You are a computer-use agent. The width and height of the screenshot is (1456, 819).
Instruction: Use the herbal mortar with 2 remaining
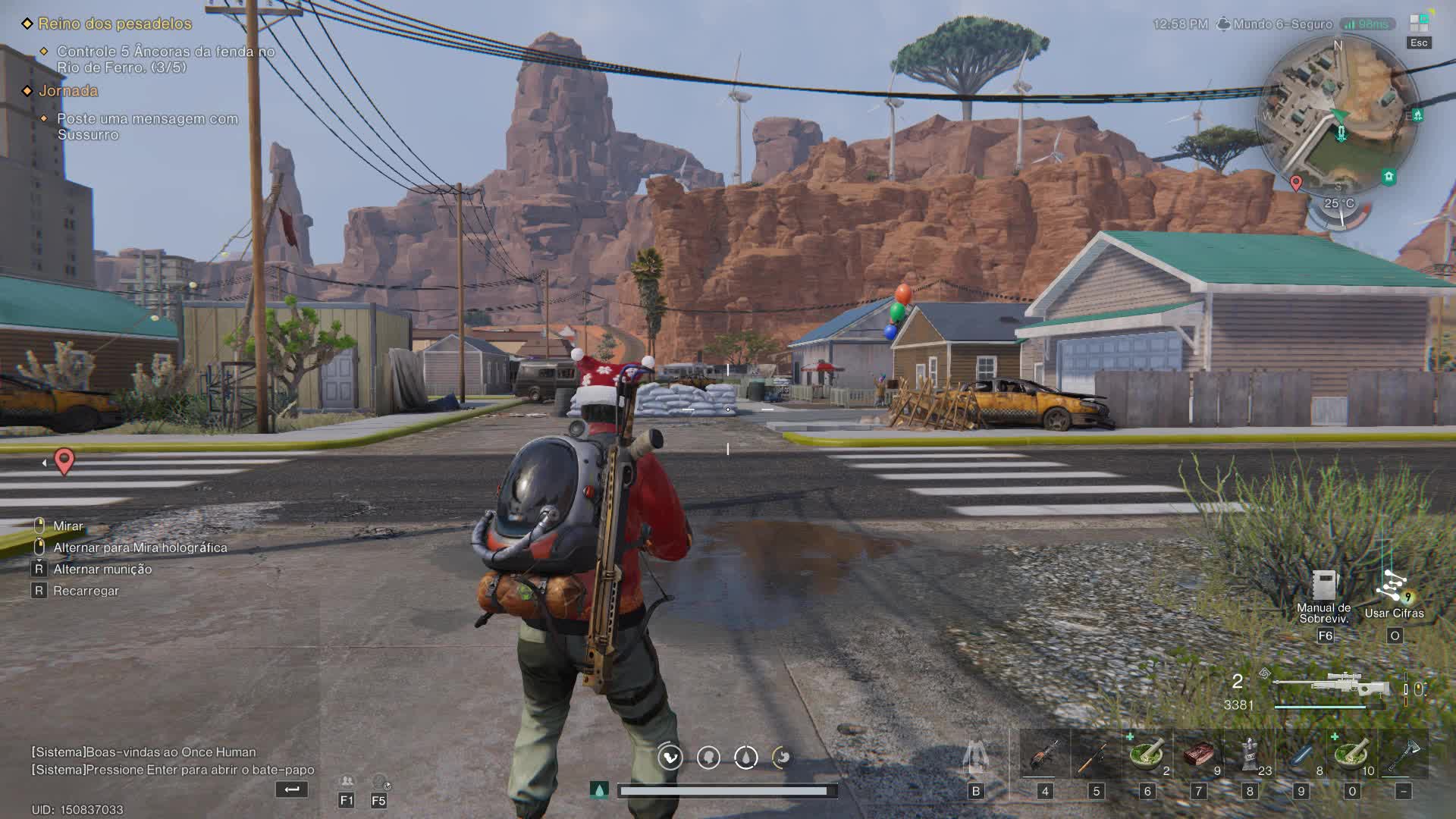click(1147, 755)
